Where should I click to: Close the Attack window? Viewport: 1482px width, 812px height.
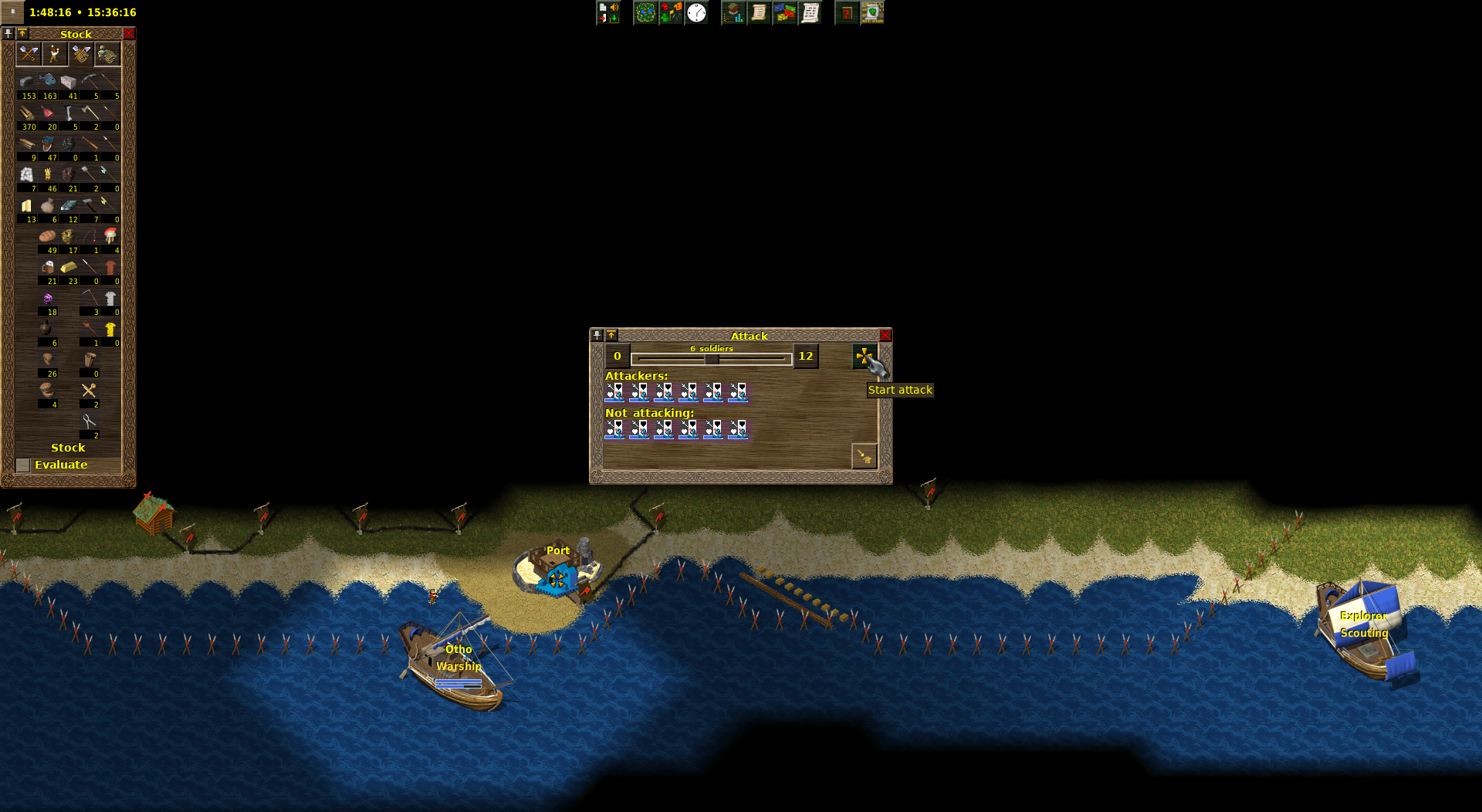pyautogui.click(x=885, y=335)
